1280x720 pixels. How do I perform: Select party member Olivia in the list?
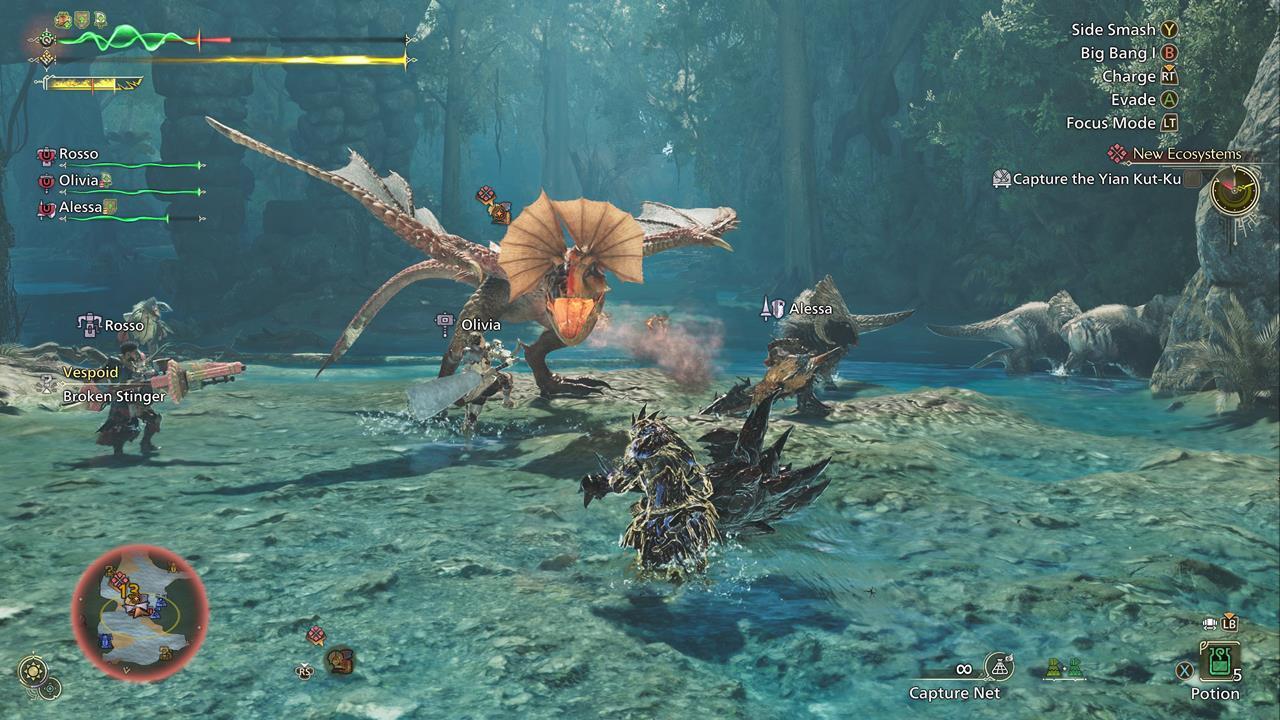point(78,181)
